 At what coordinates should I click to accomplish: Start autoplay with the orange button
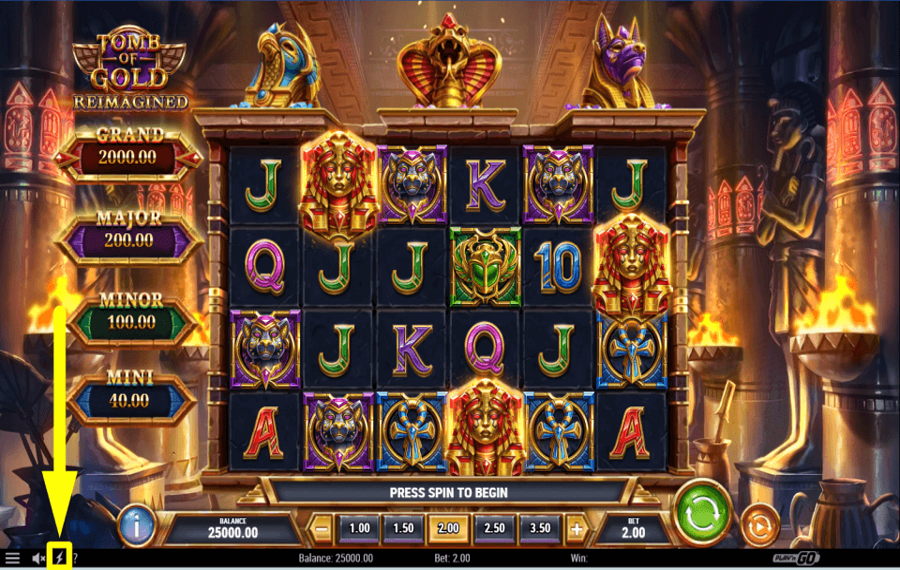(x=760, y=526)
